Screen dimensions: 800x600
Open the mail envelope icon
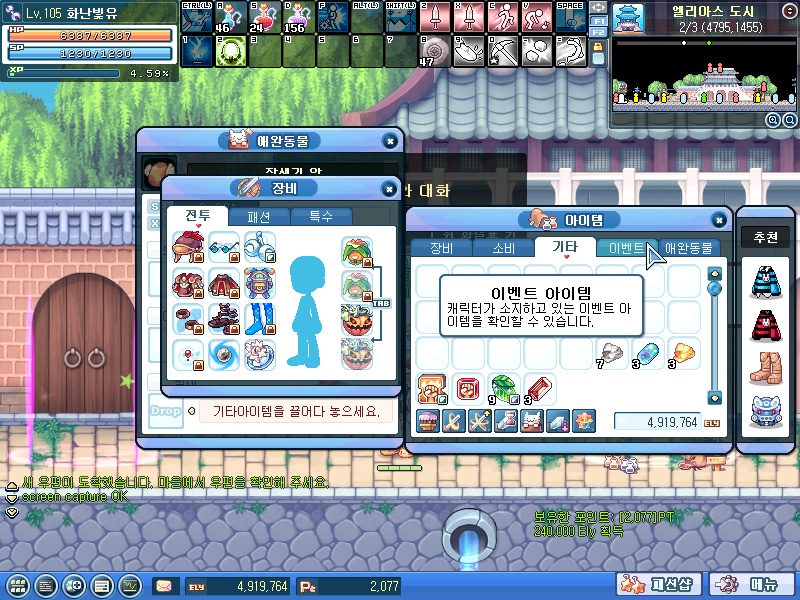[163, 586]
